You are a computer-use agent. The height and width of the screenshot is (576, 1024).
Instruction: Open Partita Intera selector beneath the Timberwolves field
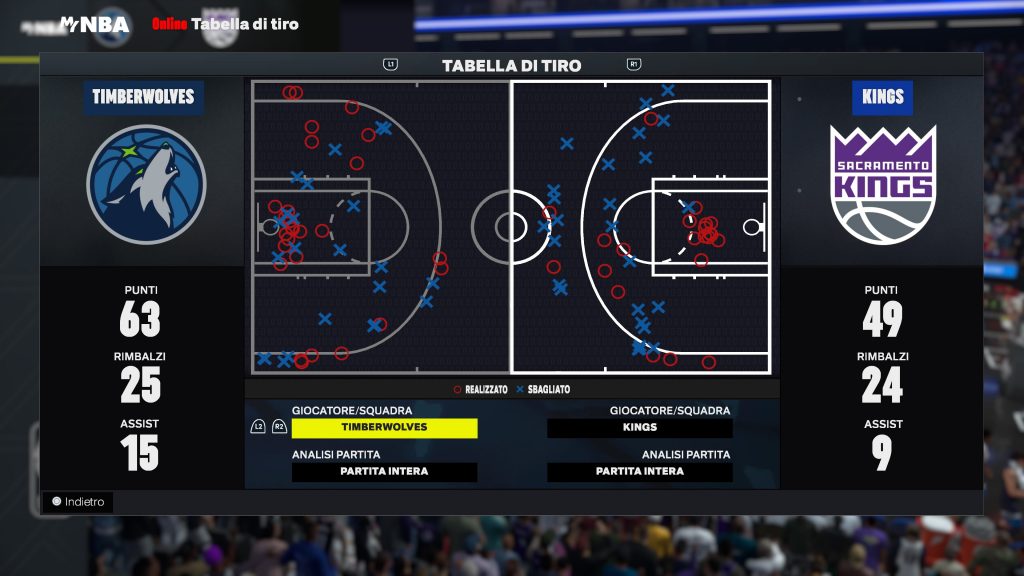click(x=384, y=472)
